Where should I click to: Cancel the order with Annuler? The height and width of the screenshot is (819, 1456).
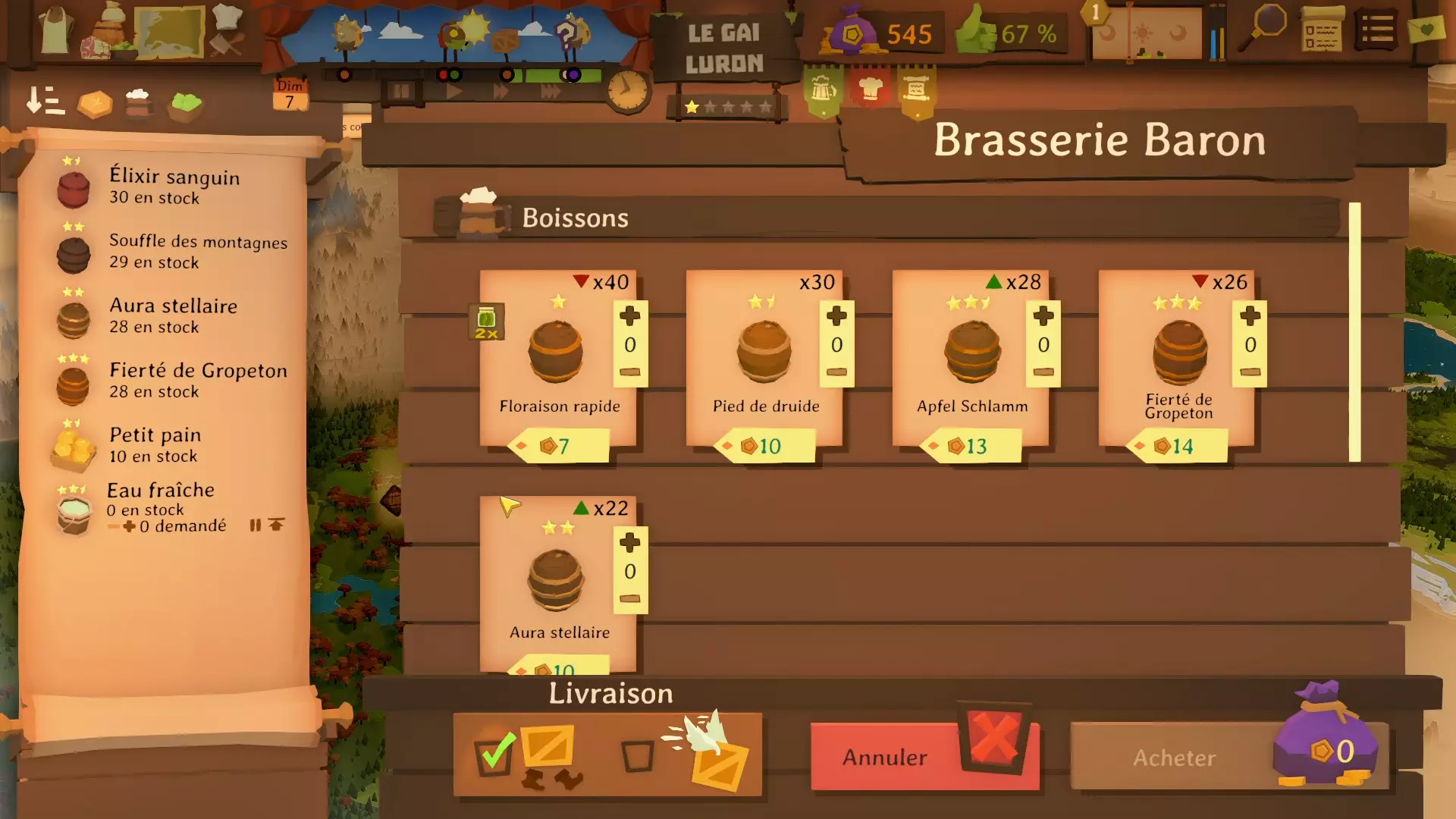click(884, 757)
